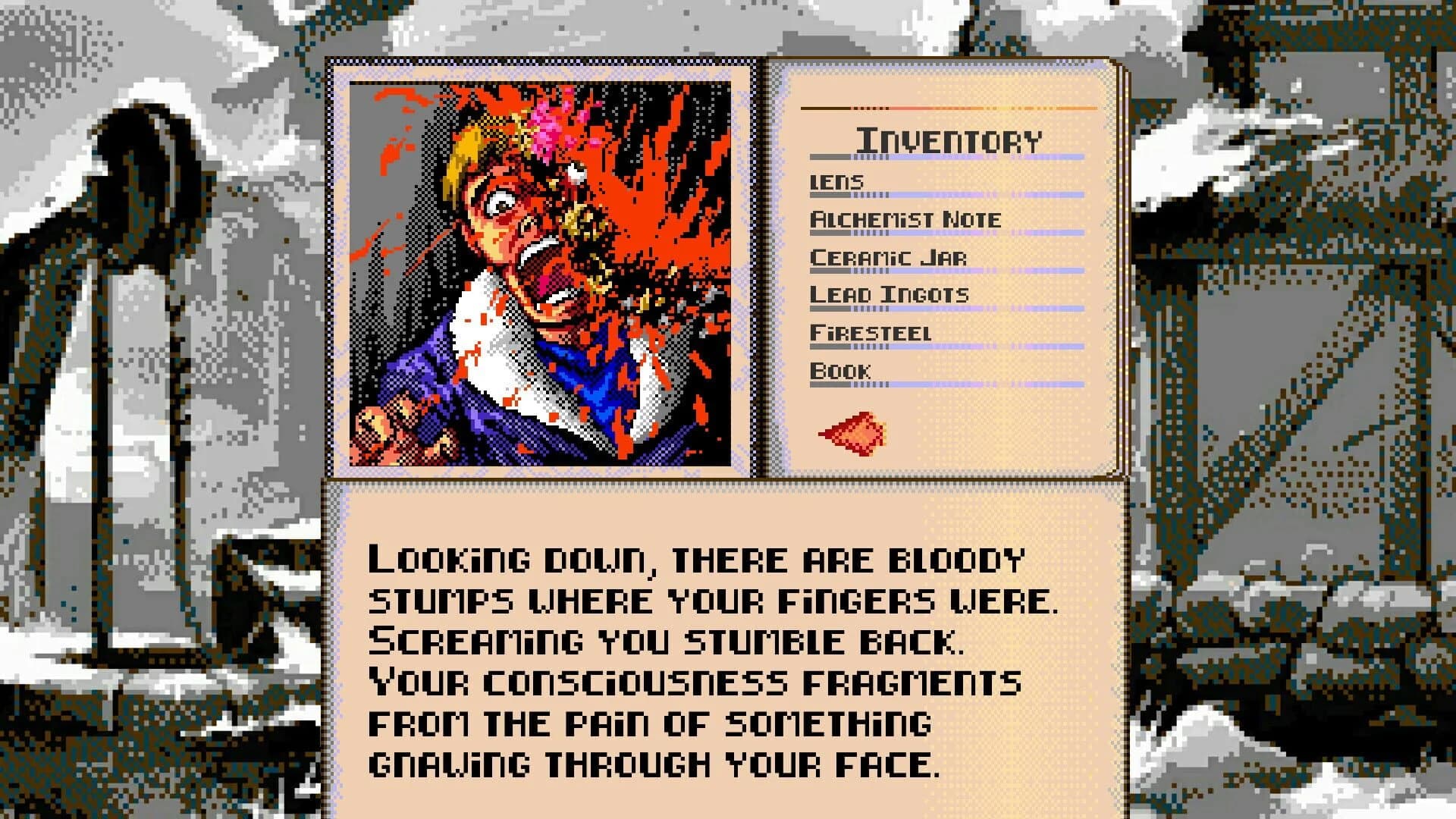Select the Lead Ingots item

tap(890, 293)
